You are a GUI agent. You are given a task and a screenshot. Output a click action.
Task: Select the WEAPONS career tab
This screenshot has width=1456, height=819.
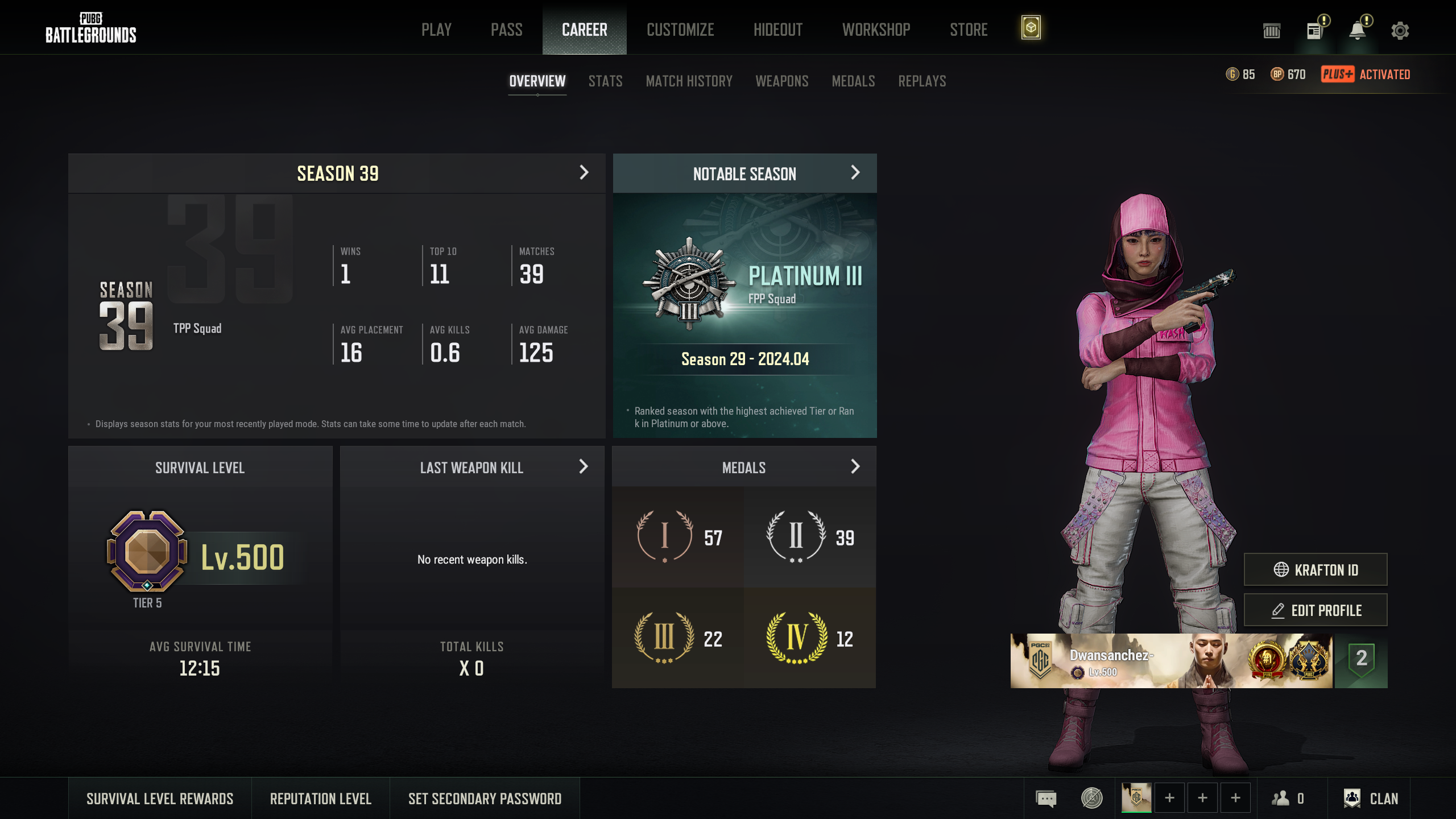click(781, 81)
